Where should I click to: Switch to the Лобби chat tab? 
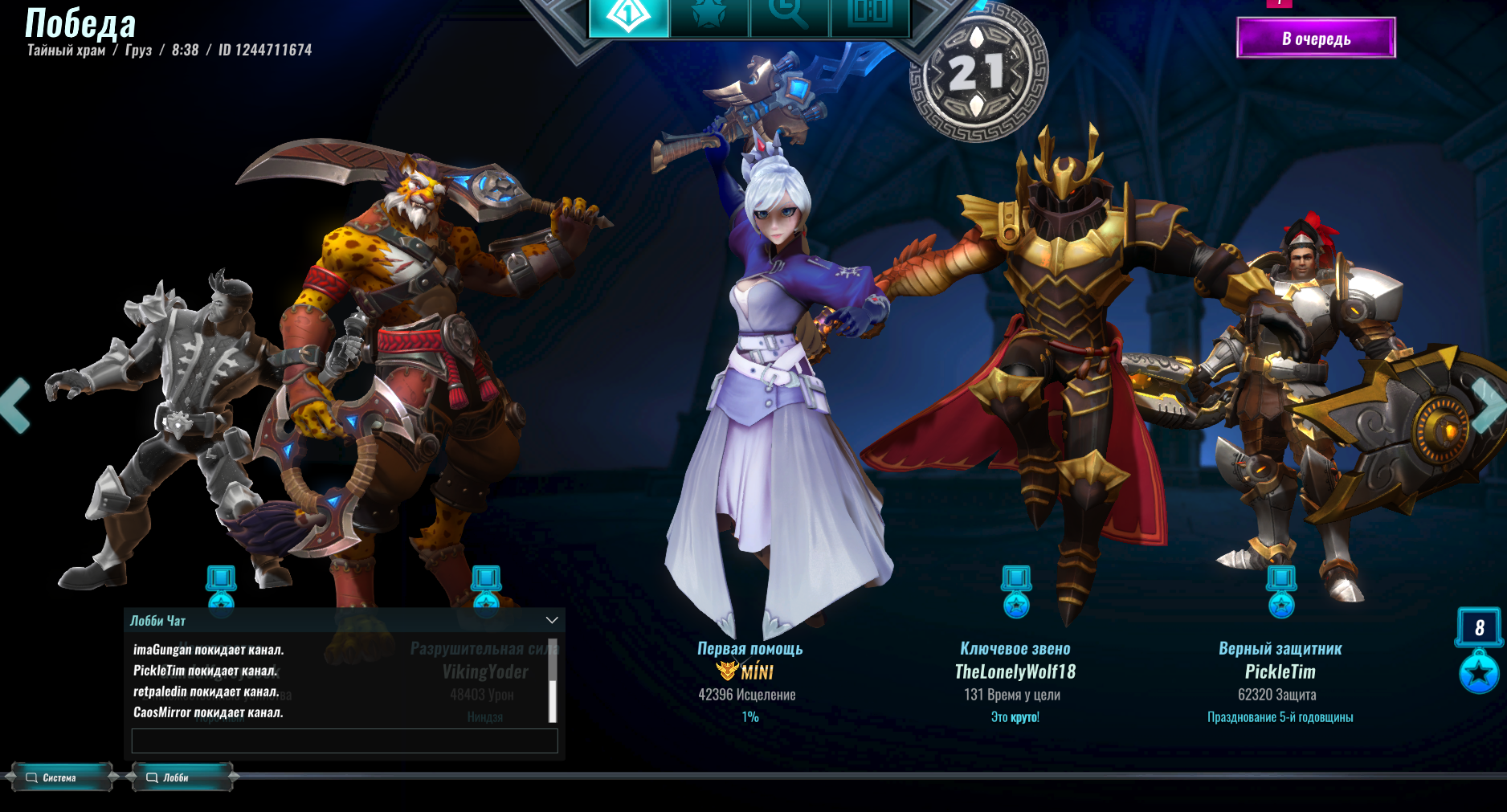click(x=180, y=777)
